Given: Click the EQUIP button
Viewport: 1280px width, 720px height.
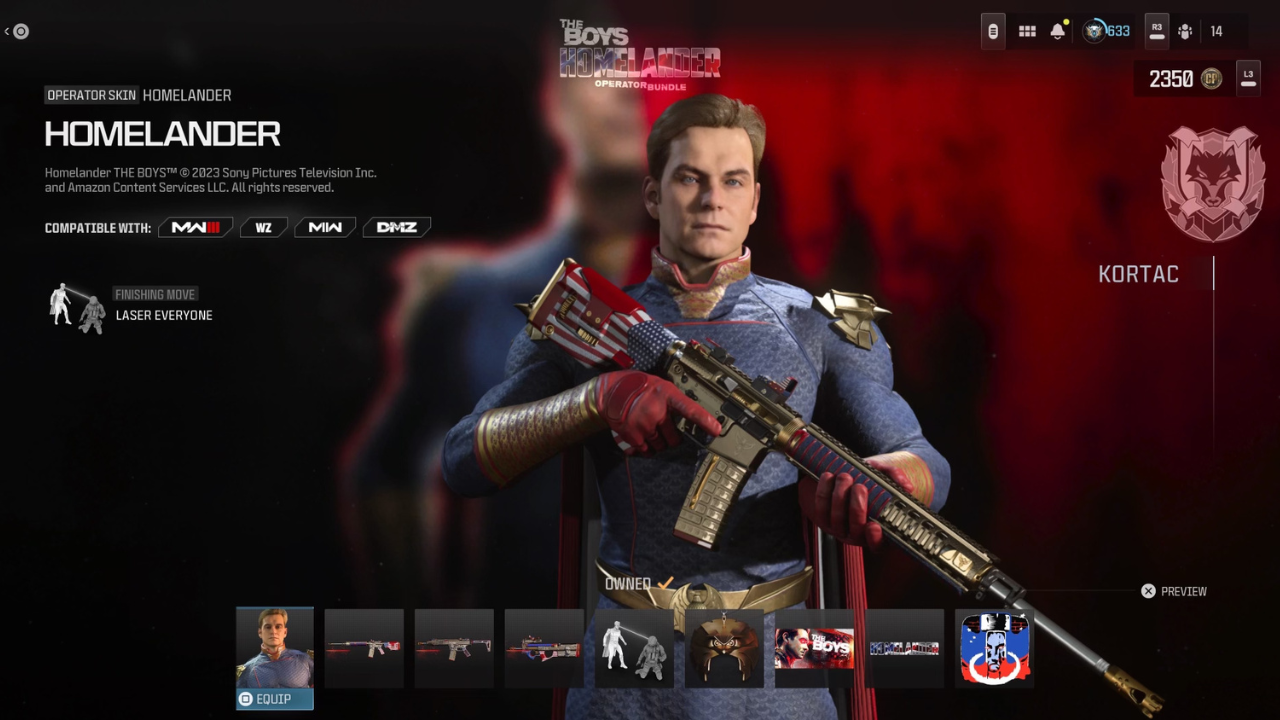Looking at the screenshot, I should pyautogui.click(x=274, y=699).
